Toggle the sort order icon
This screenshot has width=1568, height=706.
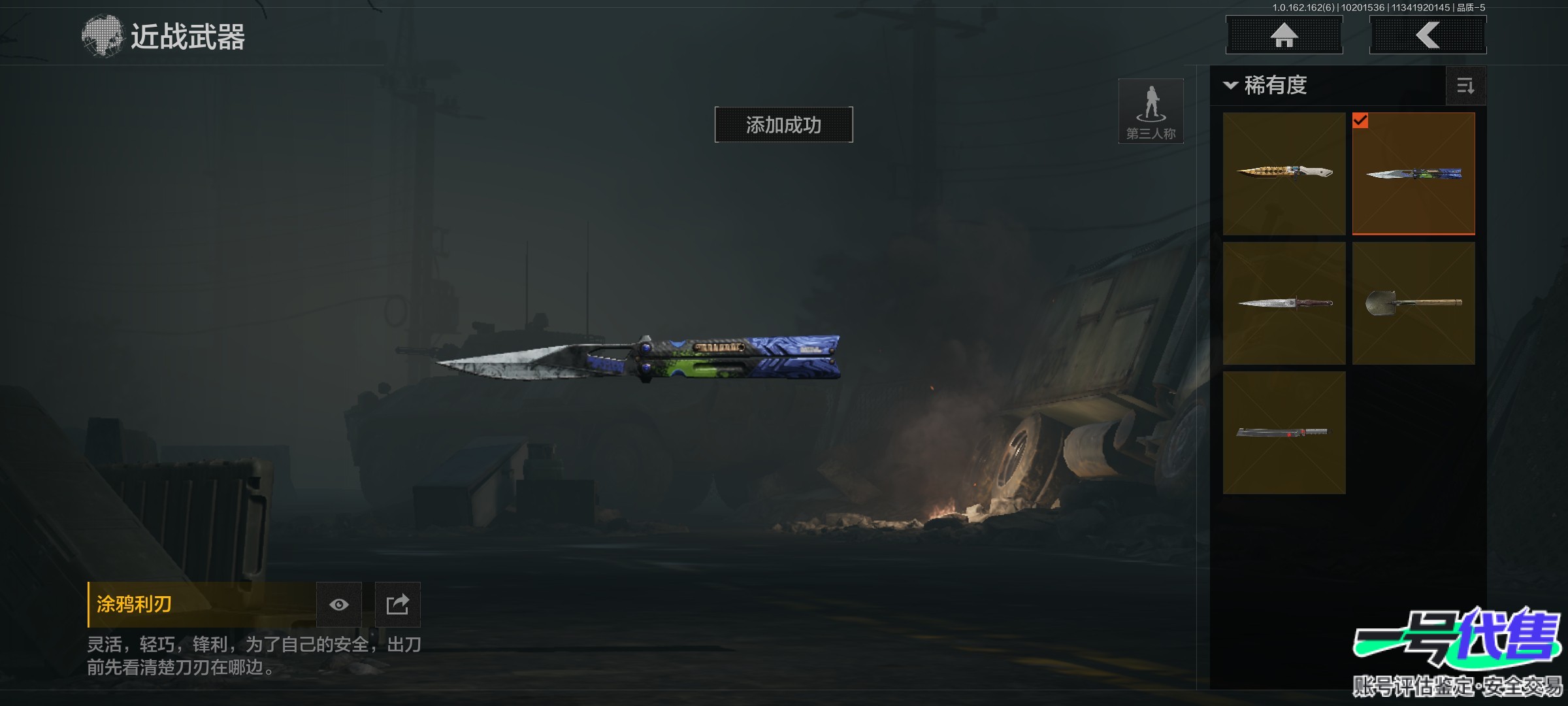point(1465,86)
